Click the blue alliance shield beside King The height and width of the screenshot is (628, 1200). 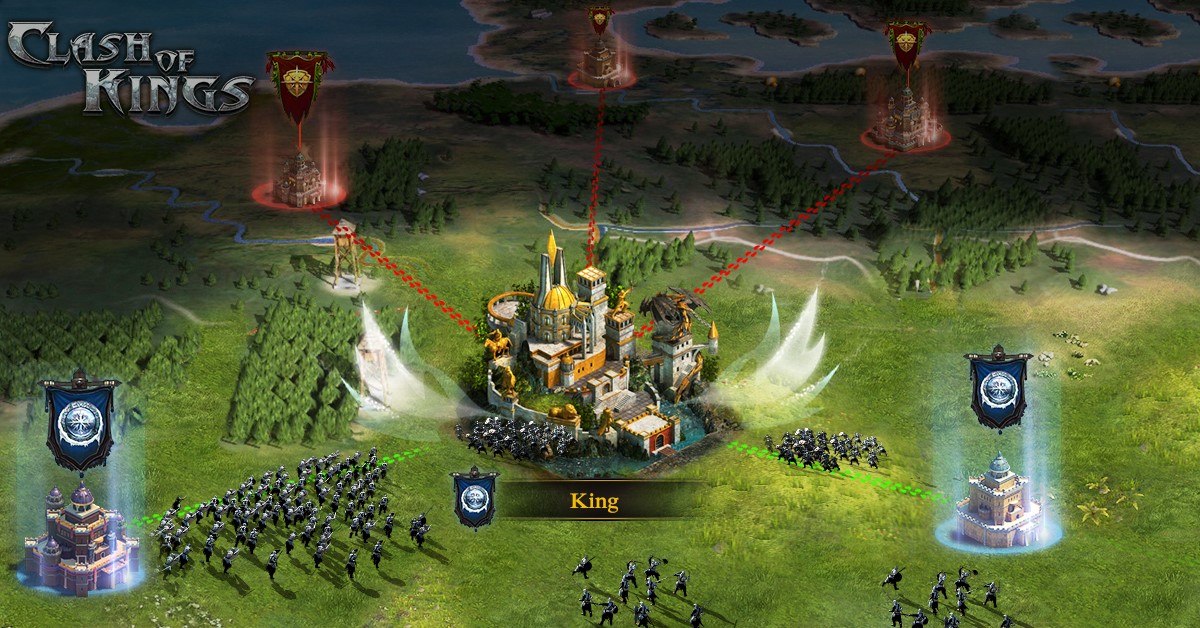474,497
